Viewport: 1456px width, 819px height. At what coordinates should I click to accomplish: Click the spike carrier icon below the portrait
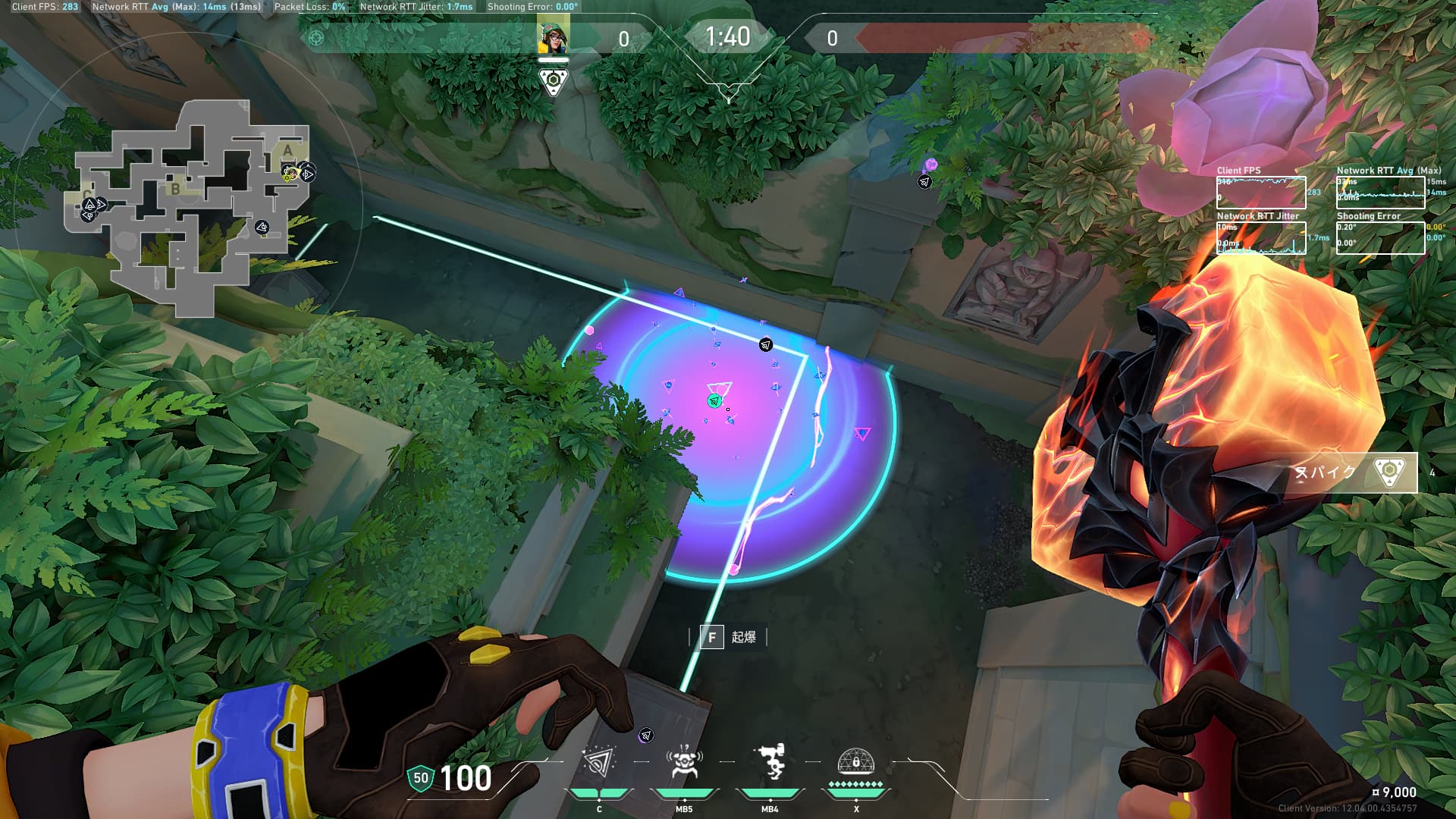[x=554, y=81]
